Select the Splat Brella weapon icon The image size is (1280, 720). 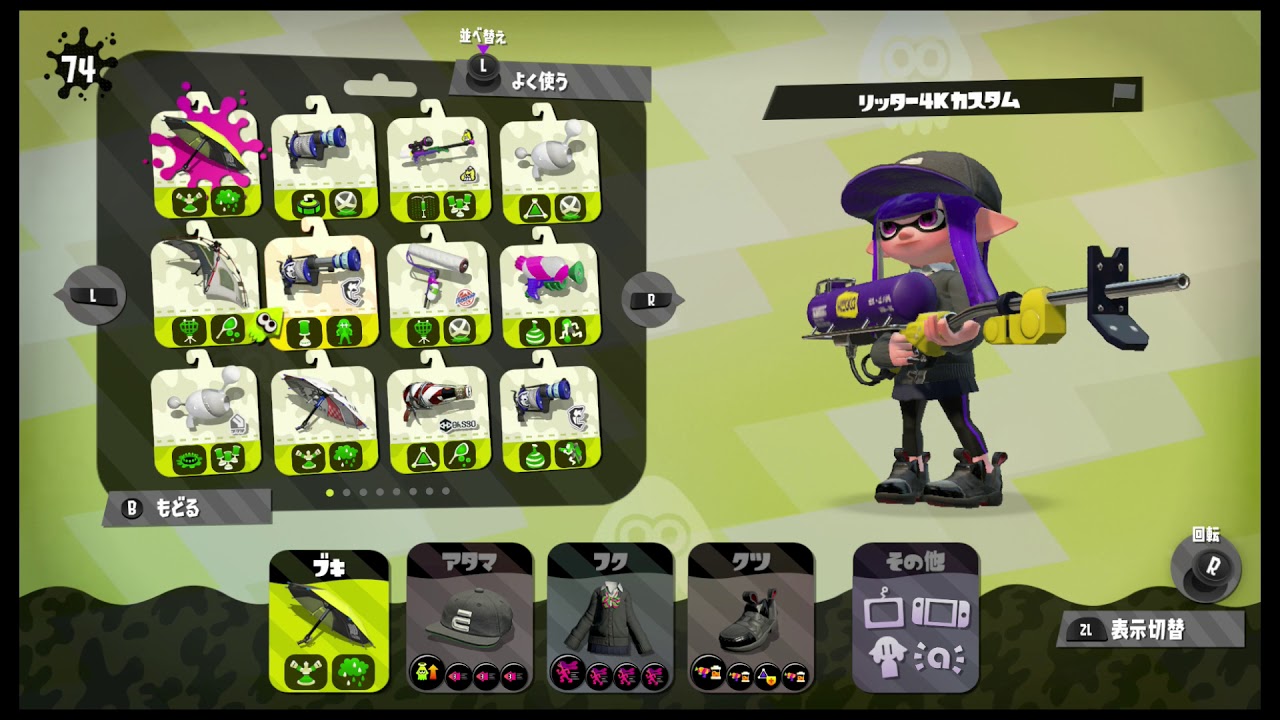click(319, 415)
